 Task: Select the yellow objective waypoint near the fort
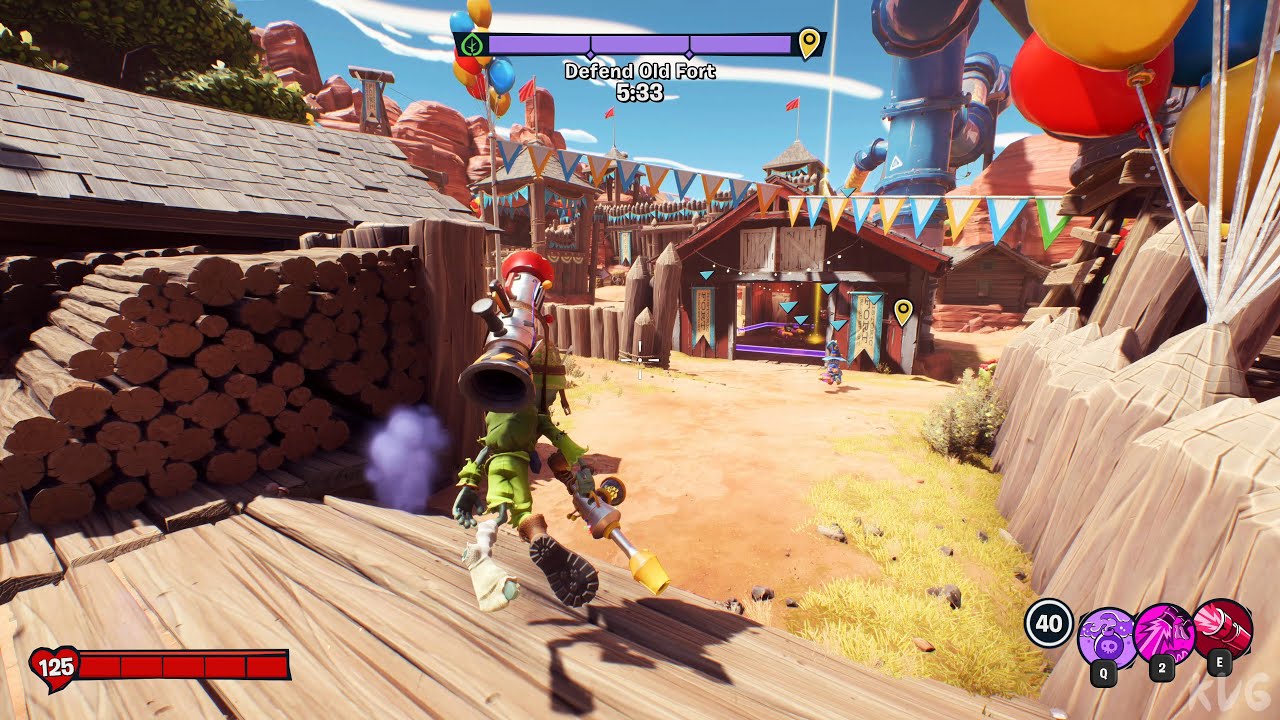904,311
